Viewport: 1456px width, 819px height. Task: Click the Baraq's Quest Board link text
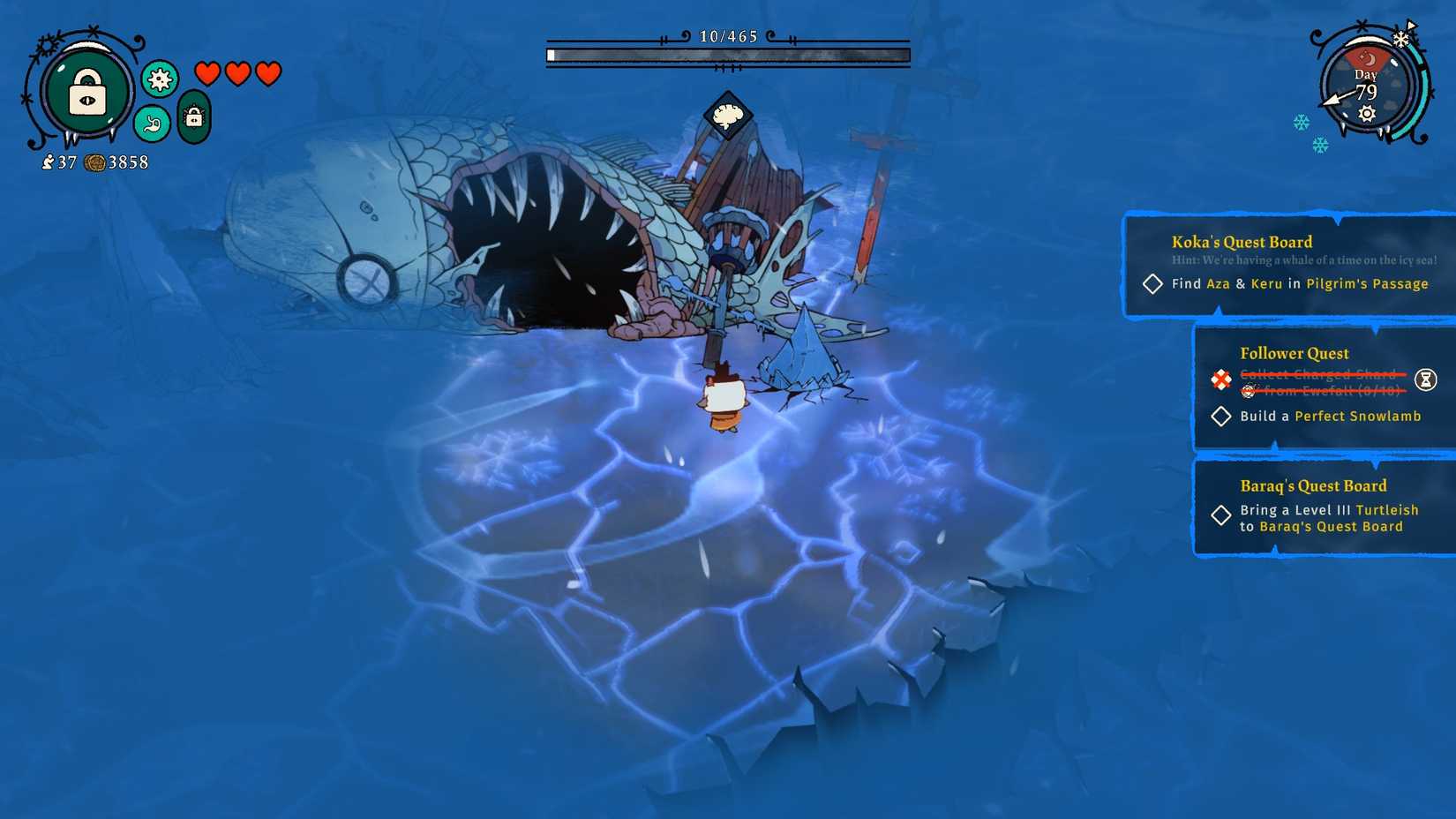tap(1332, 526)
